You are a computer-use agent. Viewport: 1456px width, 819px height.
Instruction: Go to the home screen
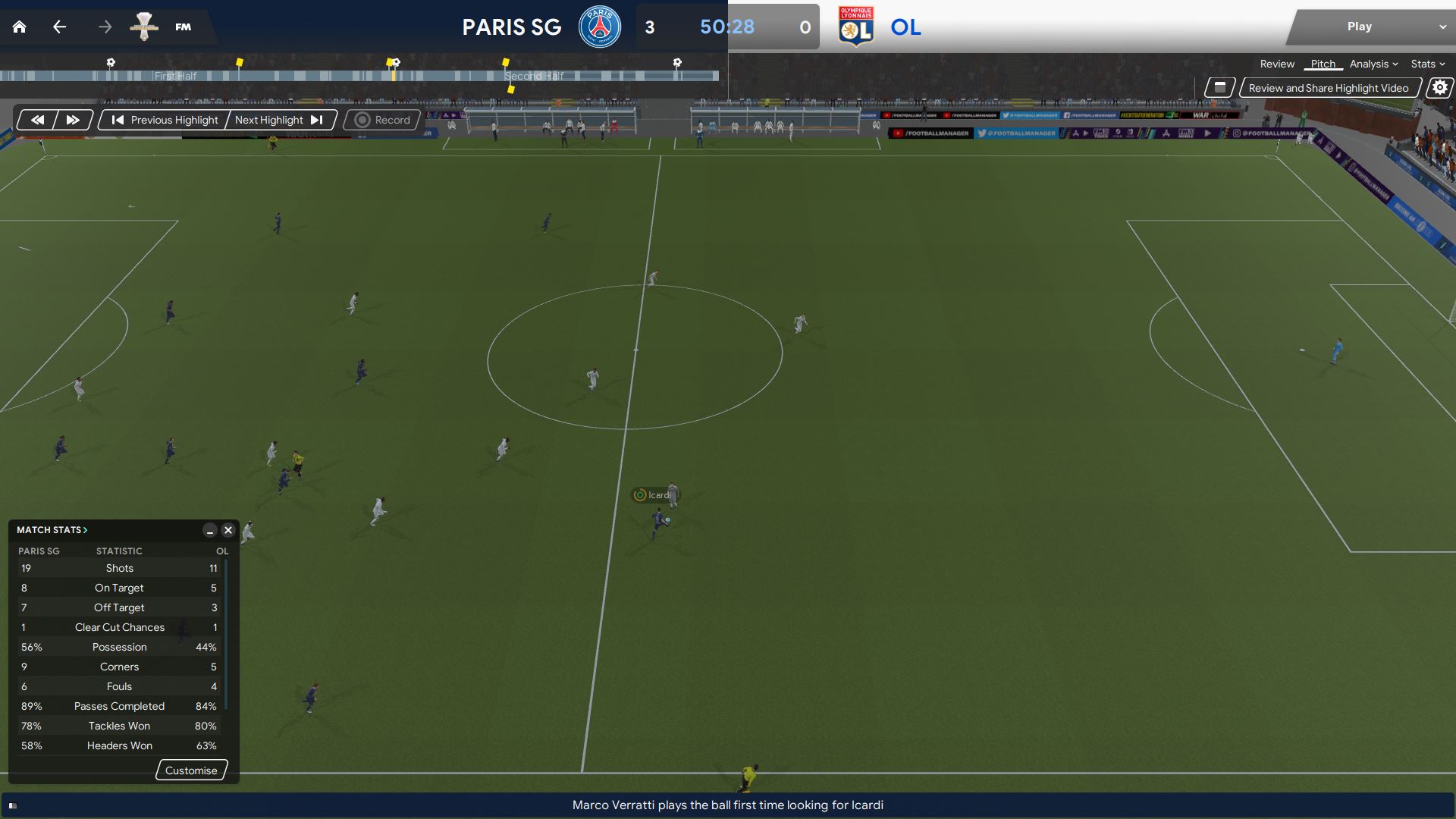pyautogui.click(x=20, y=27)
